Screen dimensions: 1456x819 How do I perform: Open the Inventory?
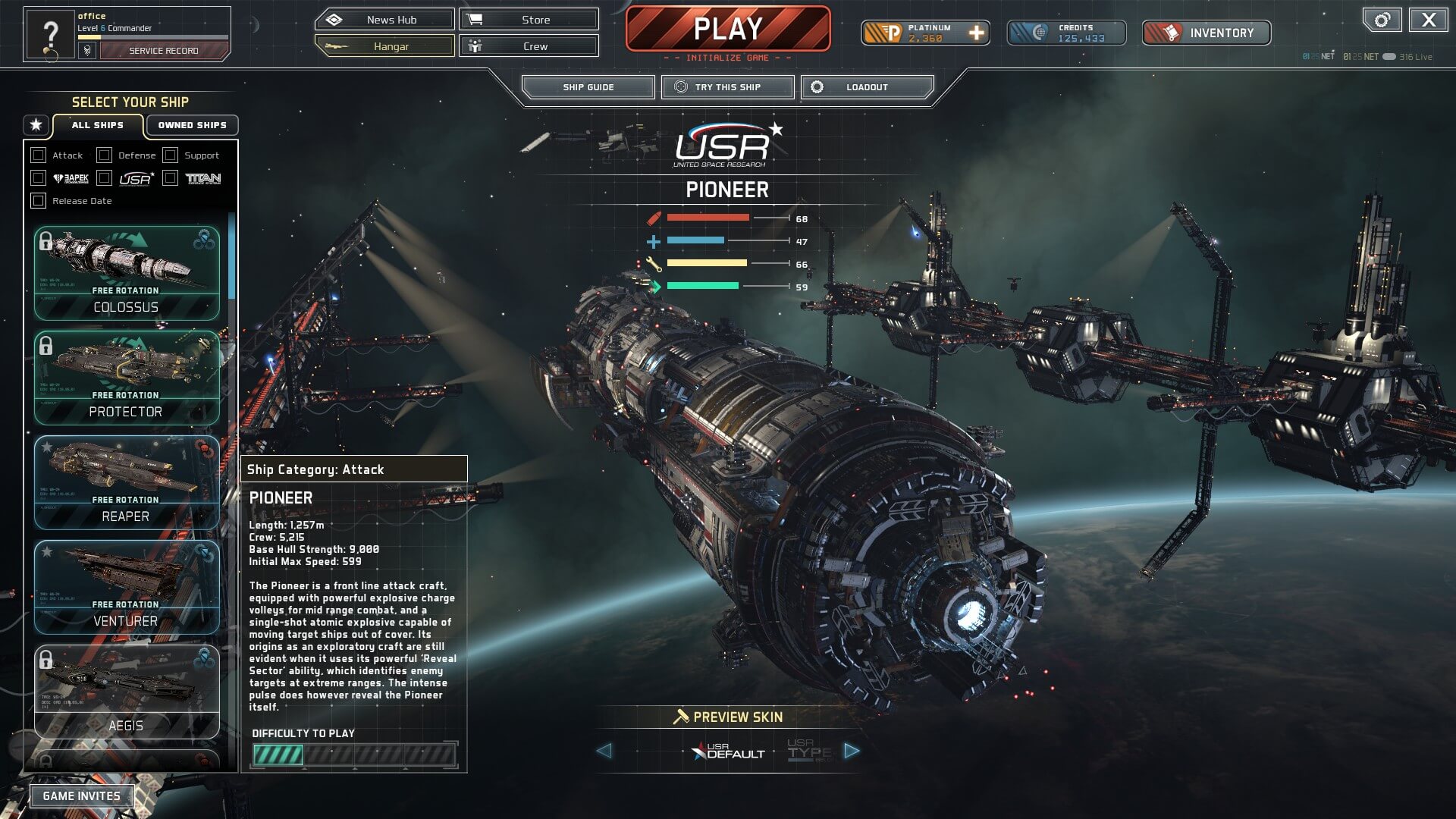pyautogui.click(x=1207, y=33)
